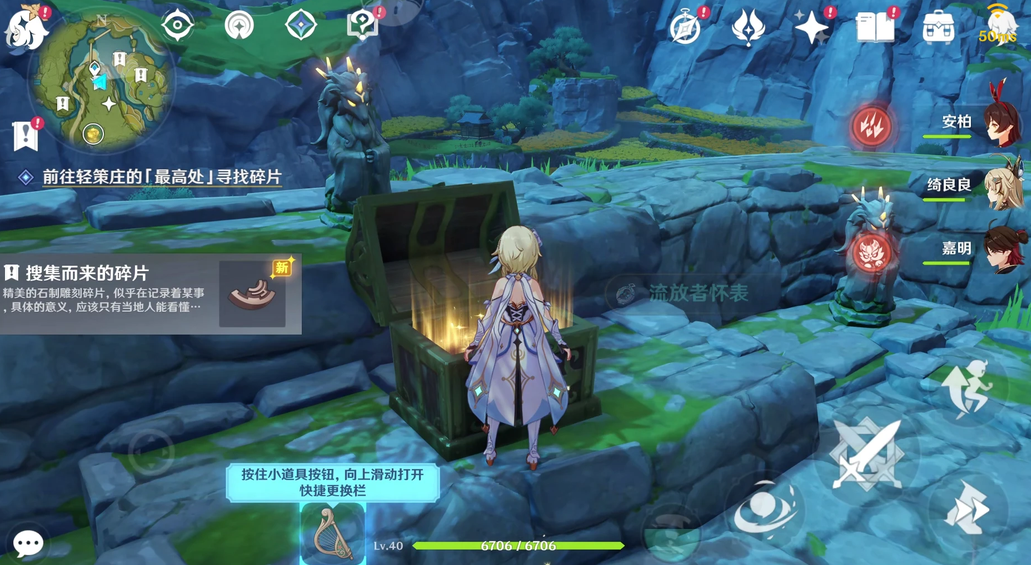Tap the jump button

966,388
